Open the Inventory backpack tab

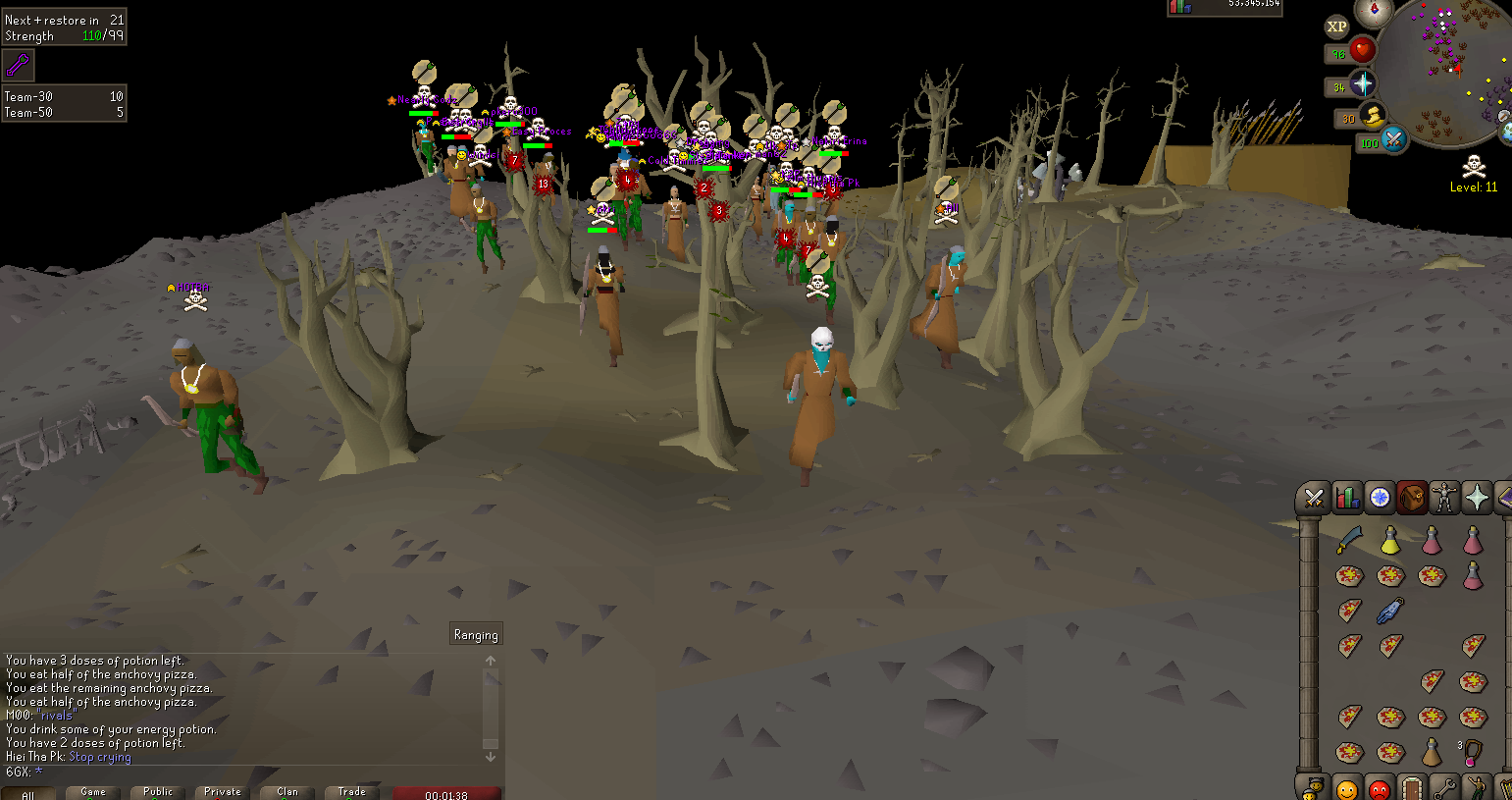[1413, 497]
